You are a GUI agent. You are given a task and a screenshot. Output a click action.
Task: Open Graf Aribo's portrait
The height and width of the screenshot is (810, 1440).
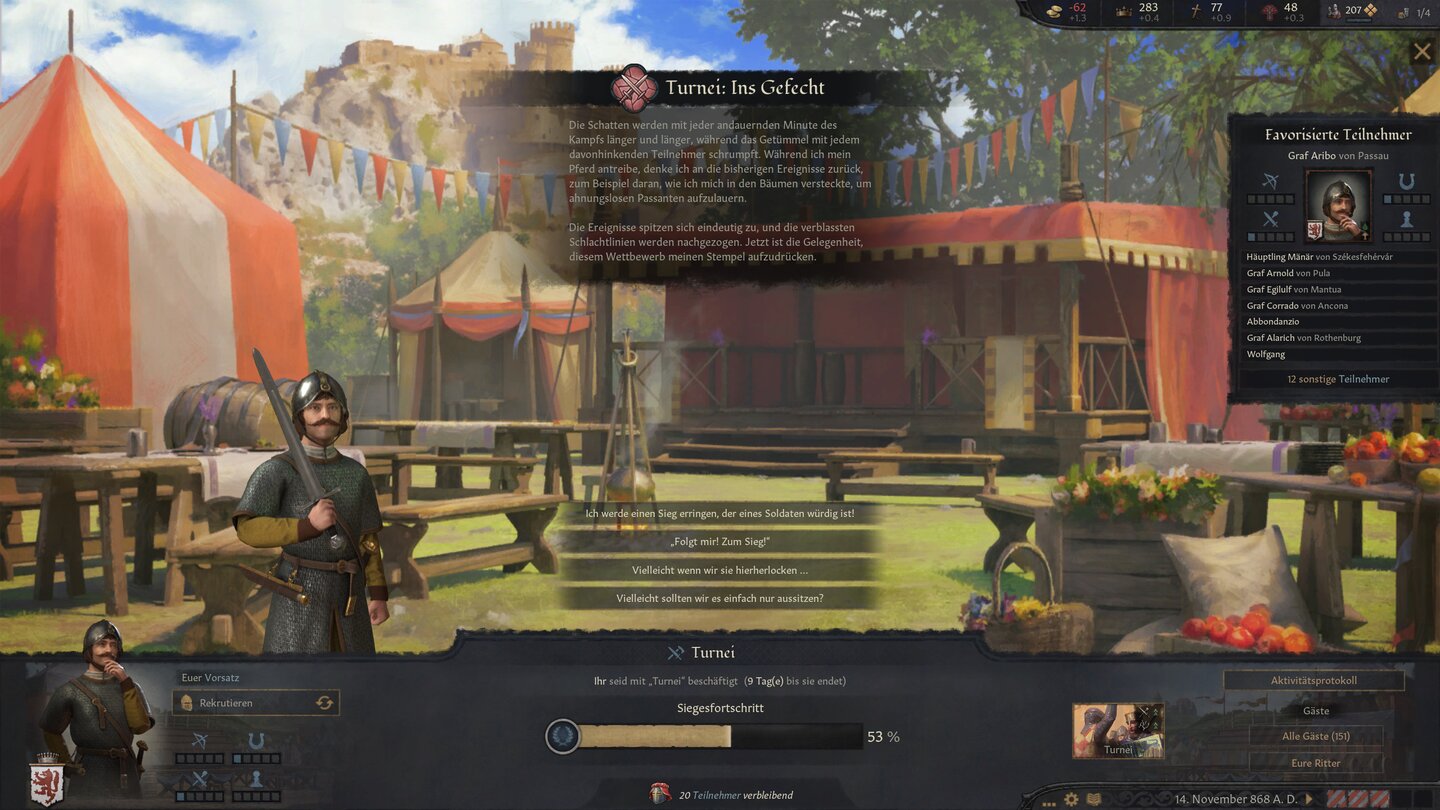pos(1338,205)
